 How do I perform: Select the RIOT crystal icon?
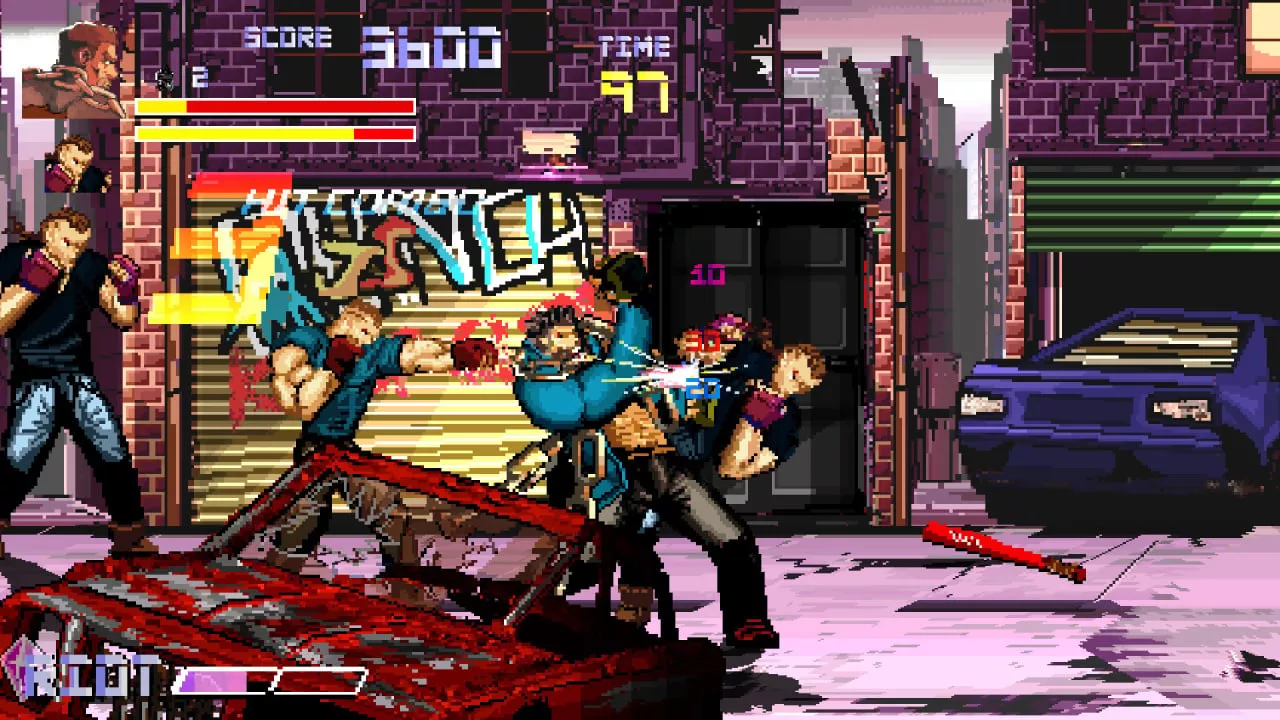tap(19, 668)
